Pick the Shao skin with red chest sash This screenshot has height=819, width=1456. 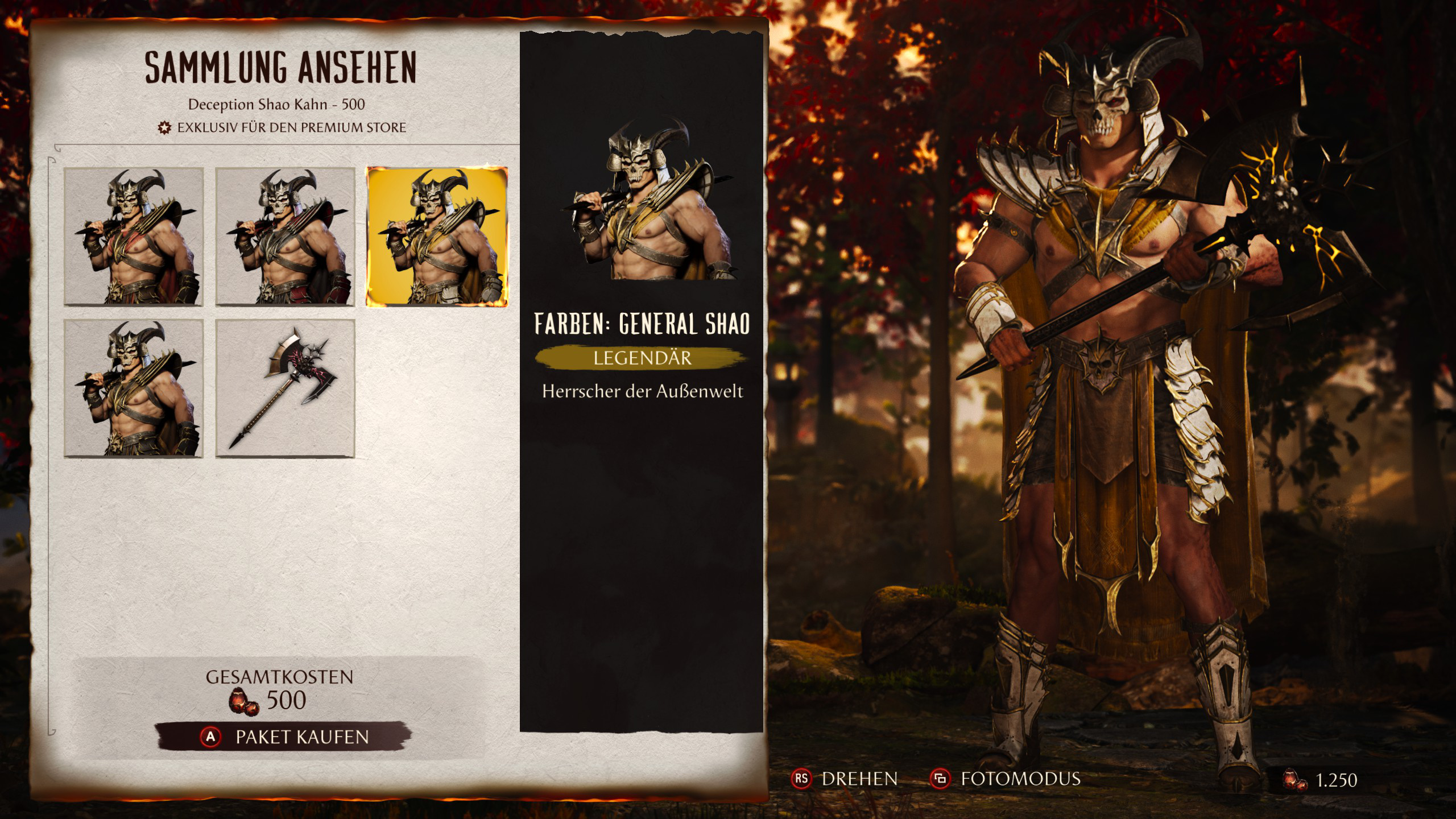pyautogui.click(x=134, y=237)
